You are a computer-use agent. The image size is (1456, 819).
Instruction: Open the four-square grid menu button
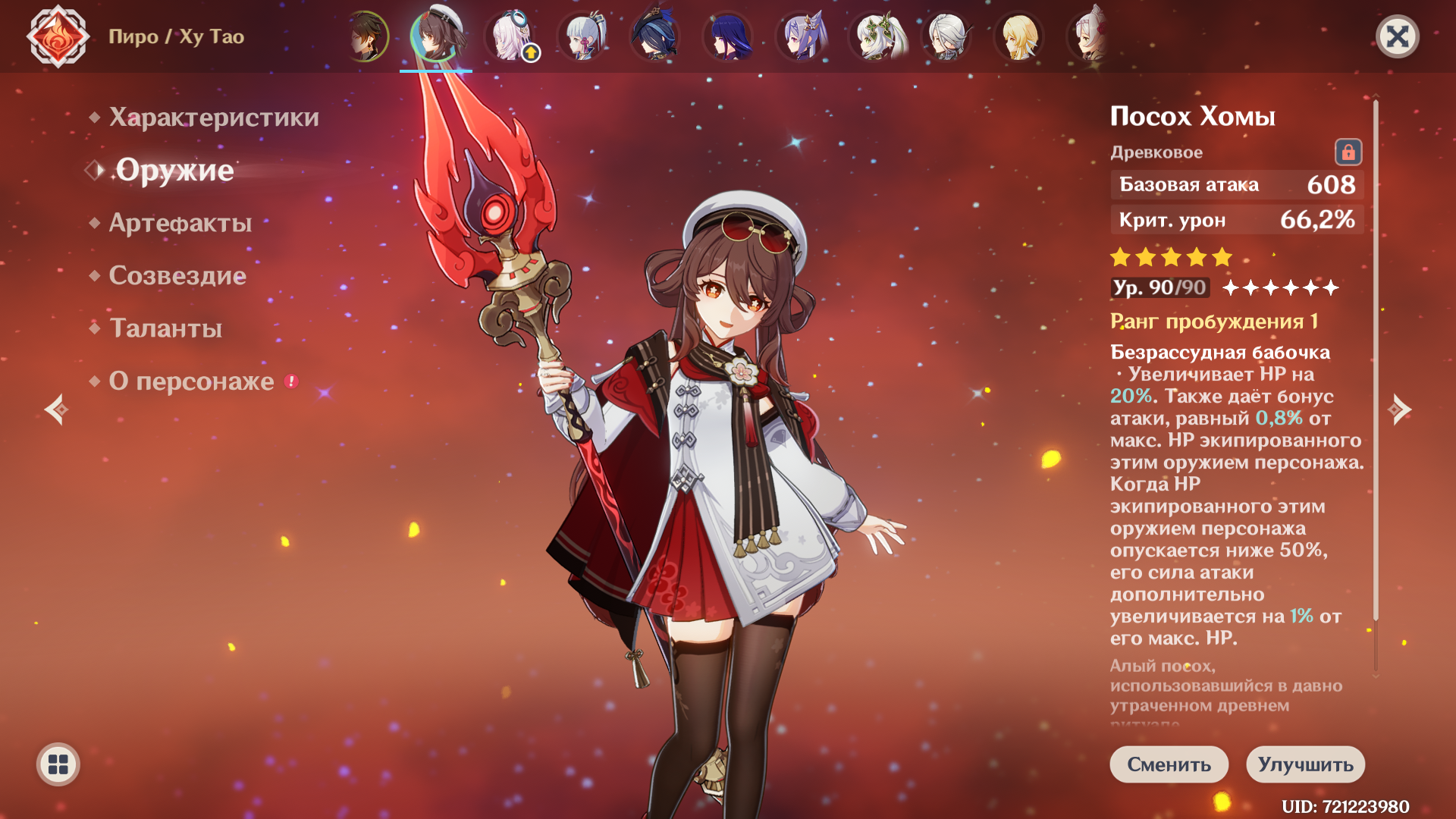pyautogui.click(x=58, y=764)
